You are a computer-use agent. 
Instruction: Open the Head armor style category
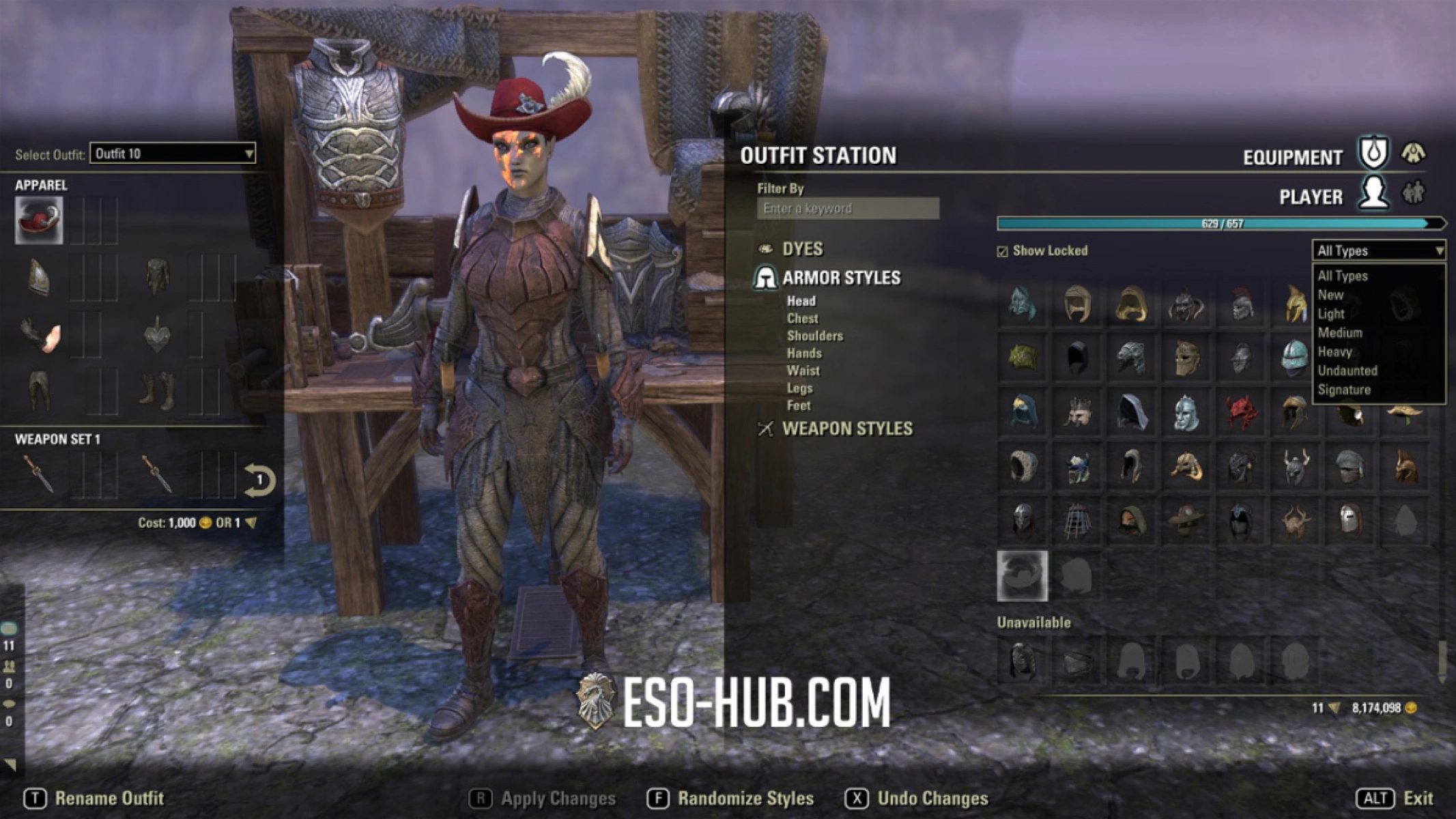[801, 300]
